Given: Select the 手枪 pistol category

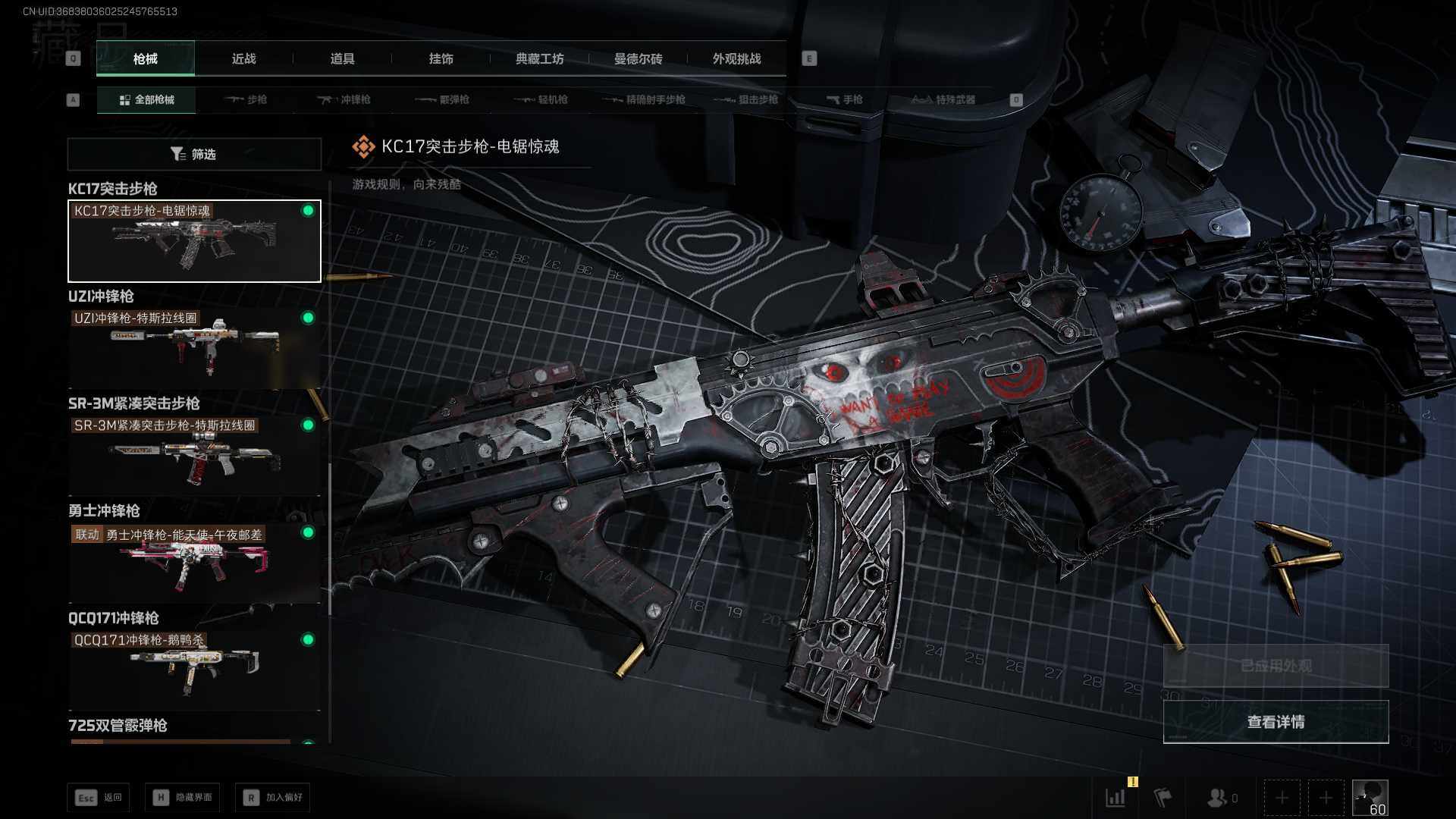Looking at the screenshot, I should [x=845, y=99].
